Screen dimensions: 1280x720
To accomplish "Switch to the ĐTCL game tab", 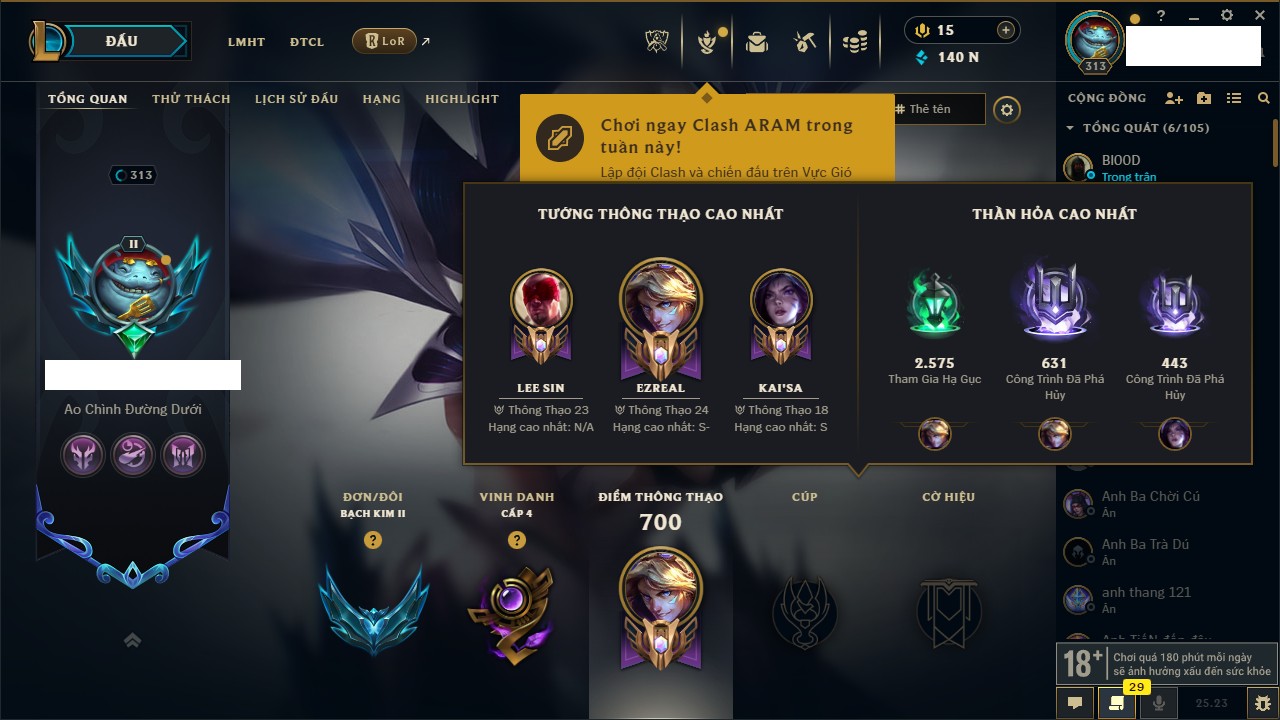I will (x=307, y=42).
